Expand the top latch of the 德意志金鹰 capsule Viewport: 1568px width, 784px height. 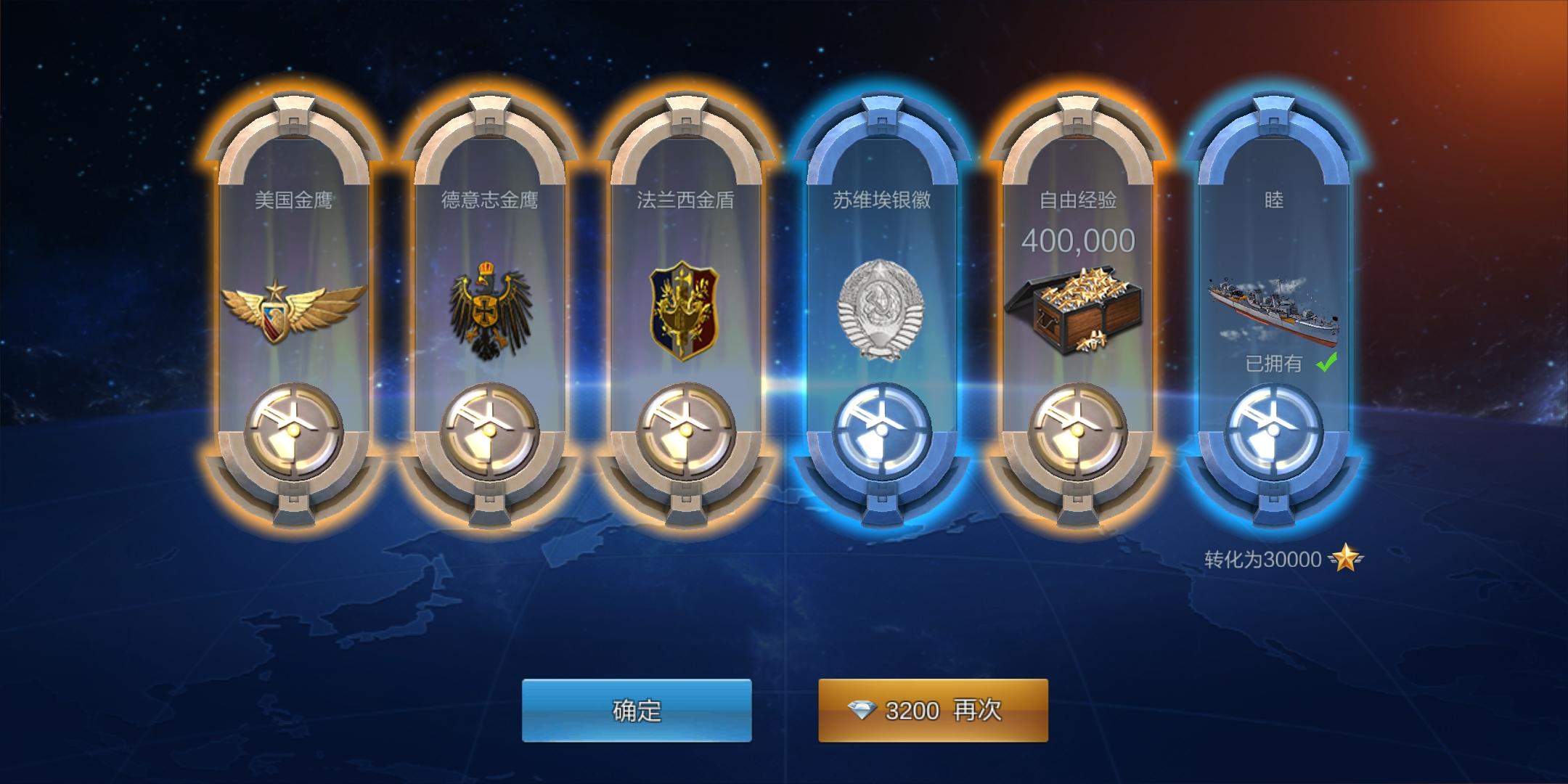[x=490, y=116]
